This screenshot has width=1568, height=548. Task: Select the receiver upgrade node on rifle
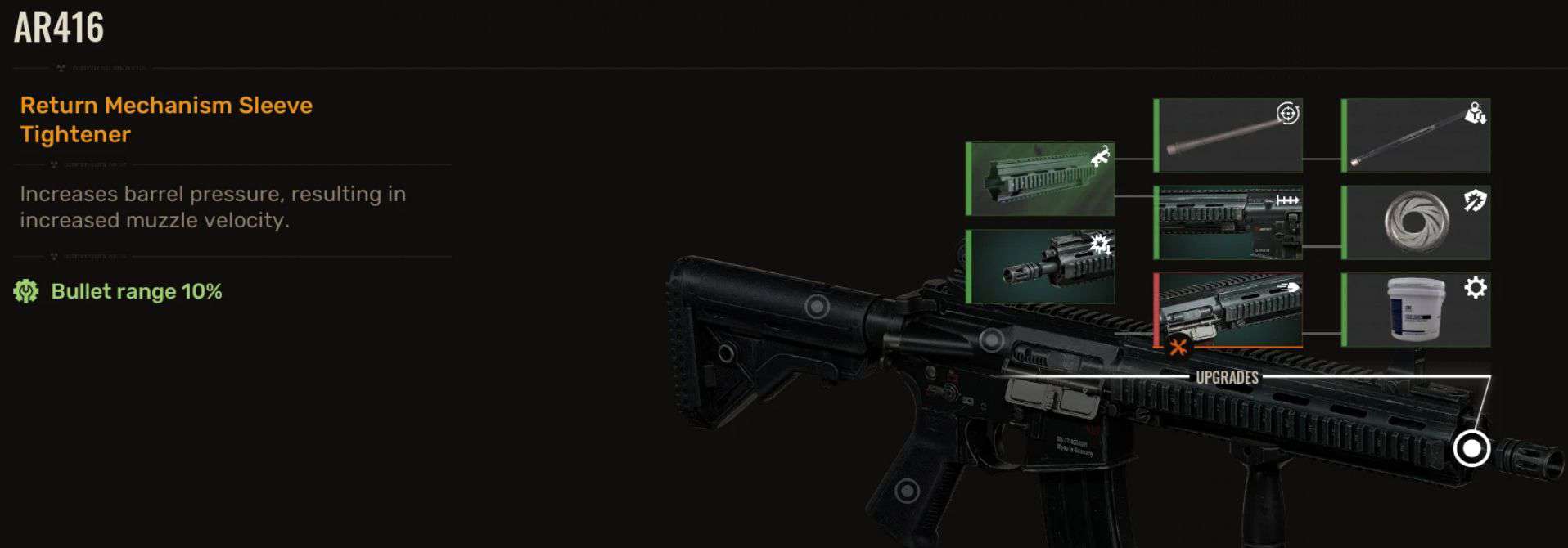point(992,339)
